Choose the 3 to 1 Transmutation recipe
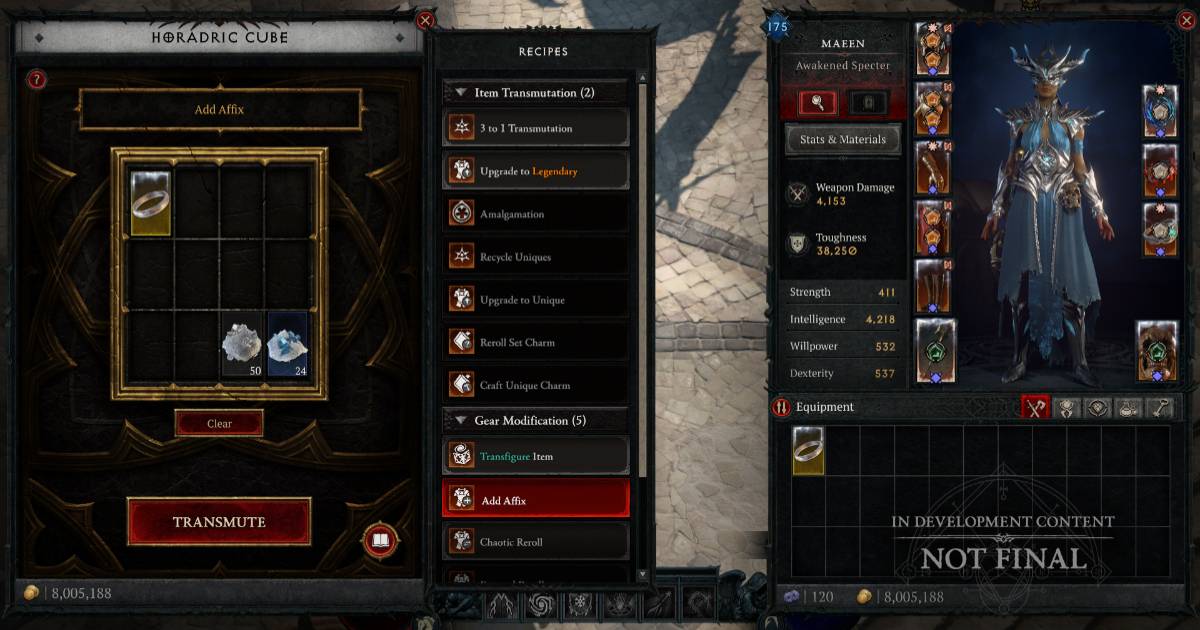 pyautogui.click(x=536, y=128)
